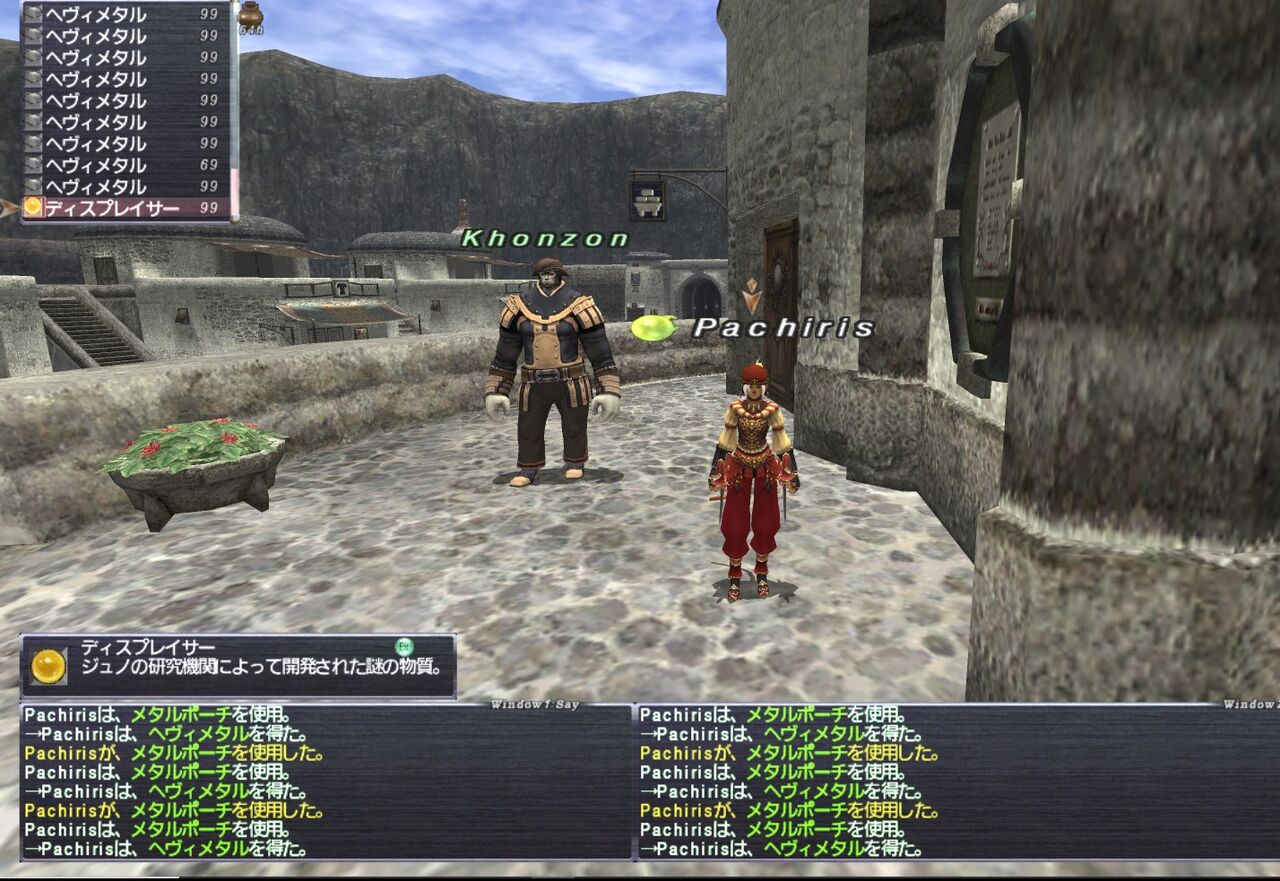Select the highlighted ディスプレイサー inventory row
This screenshot has width=1280, height=881.
point(120,206)
